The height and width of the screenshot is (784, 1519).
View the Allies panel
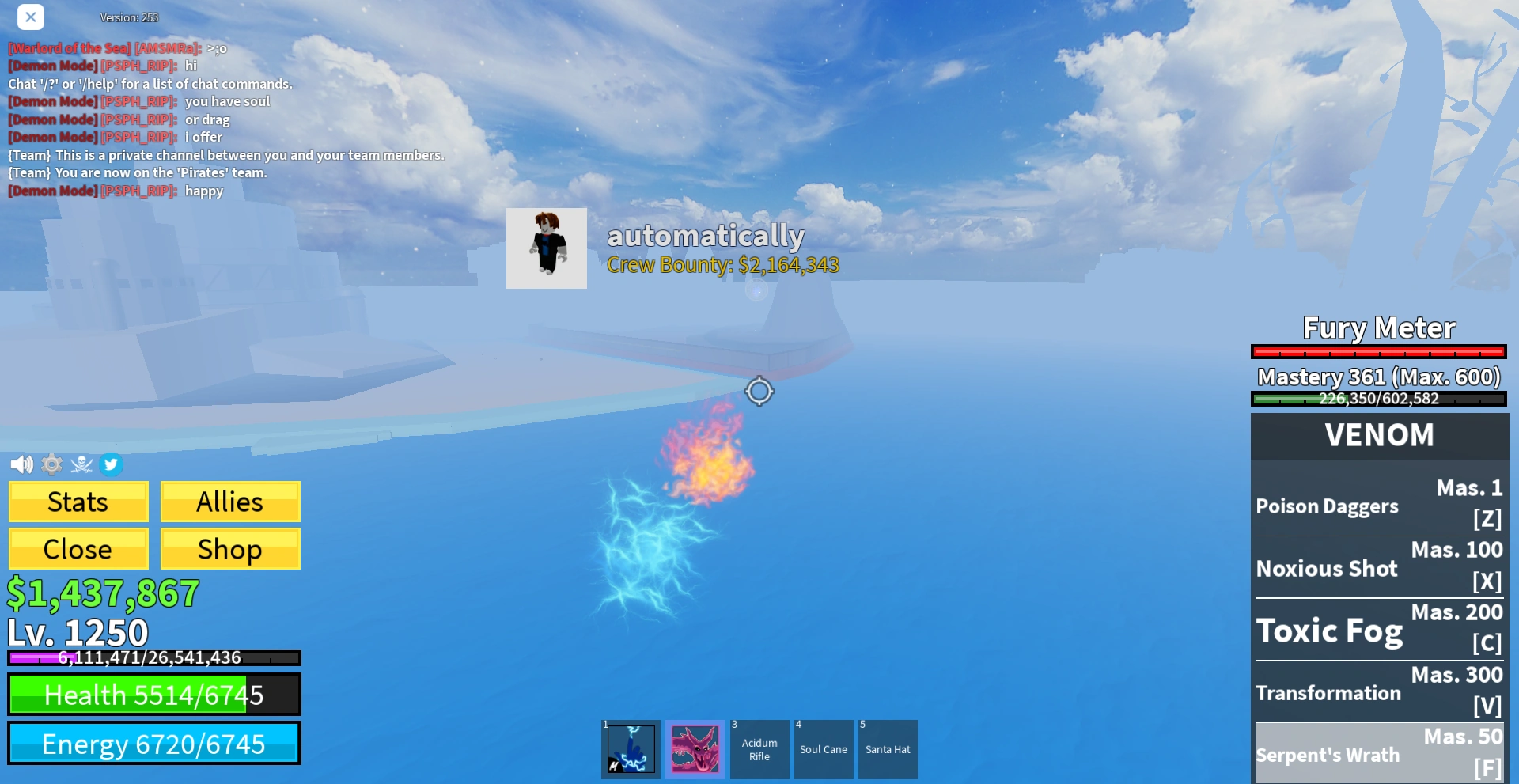[x=229, y=502]
